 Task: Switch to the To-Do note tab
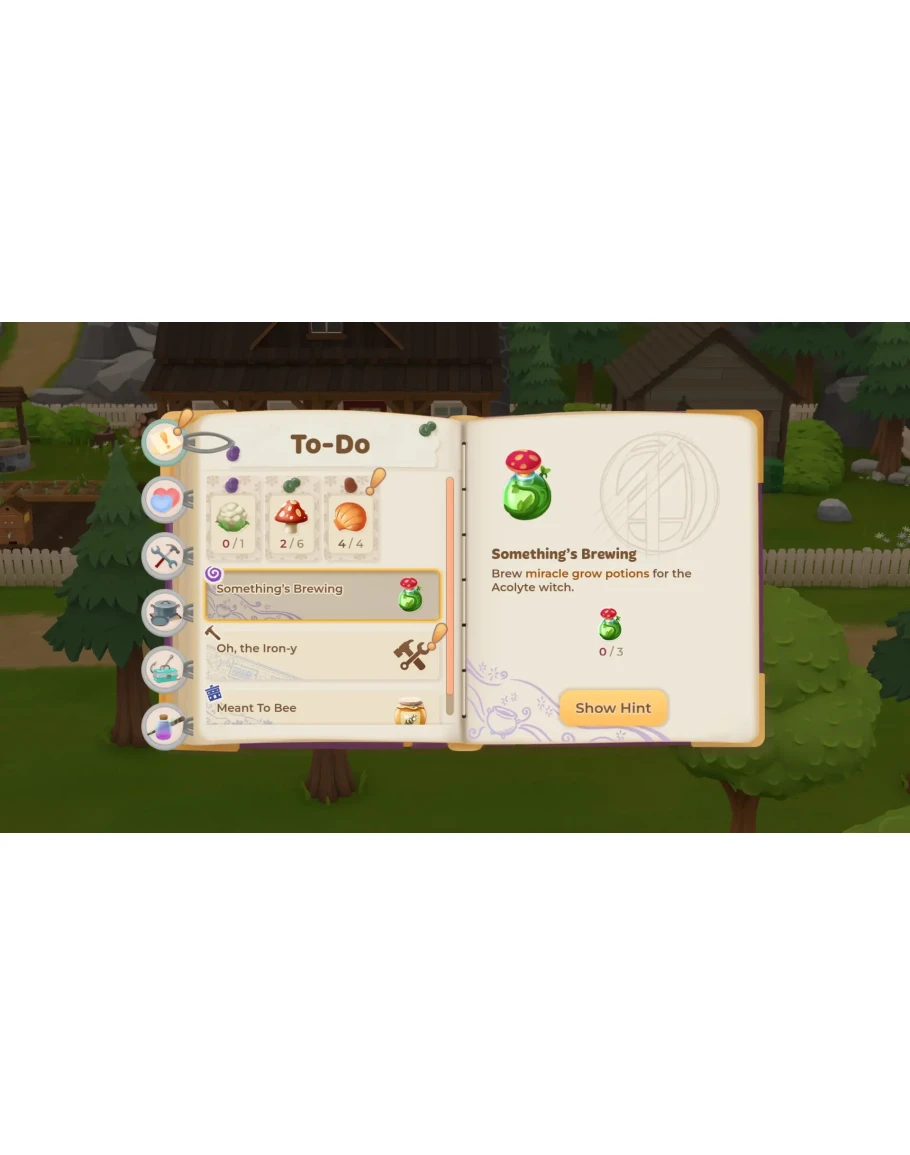click(163, 442)
